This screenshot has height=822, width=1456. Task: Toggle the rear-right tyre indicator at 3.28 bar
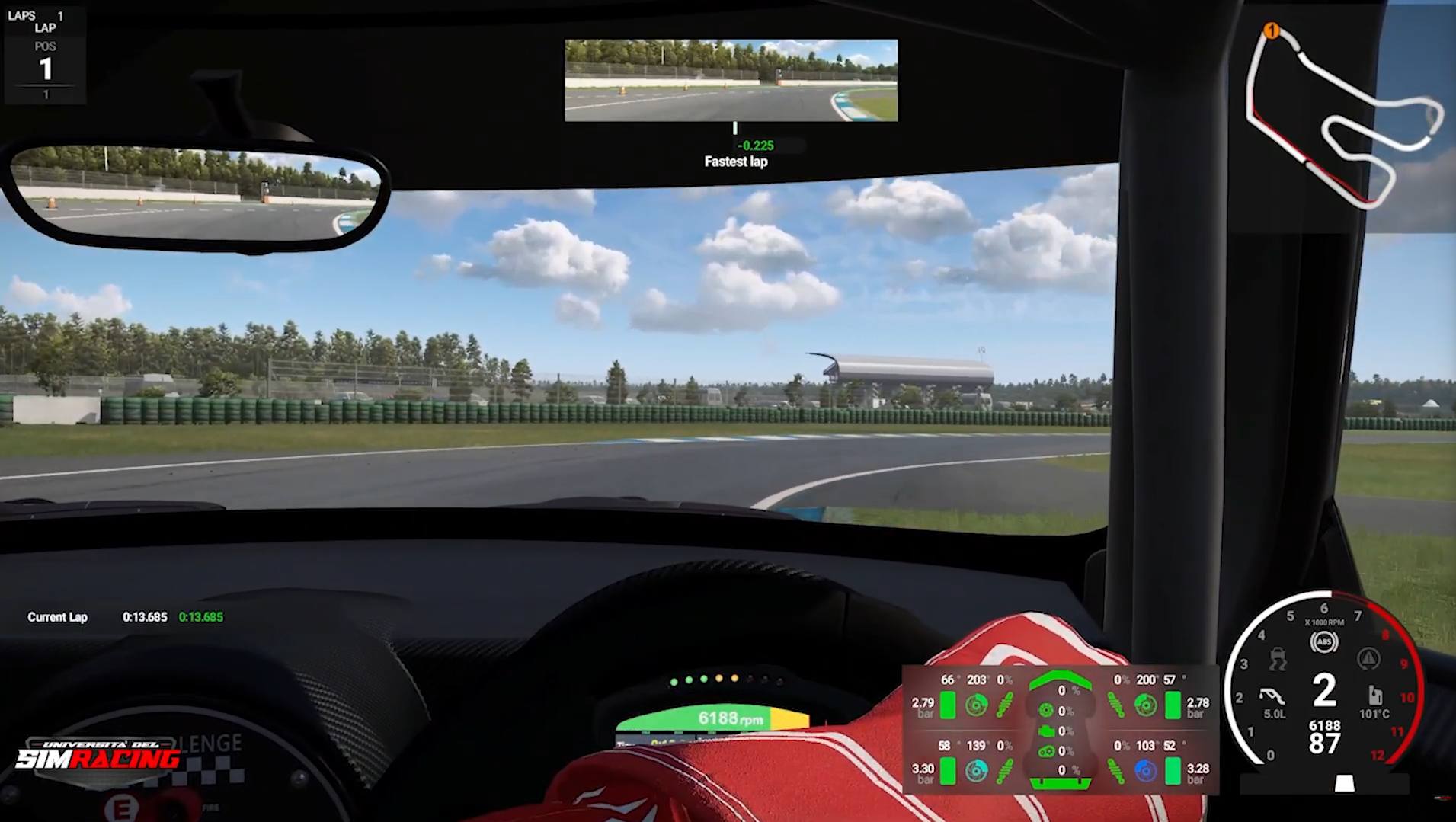[1173, 772]
